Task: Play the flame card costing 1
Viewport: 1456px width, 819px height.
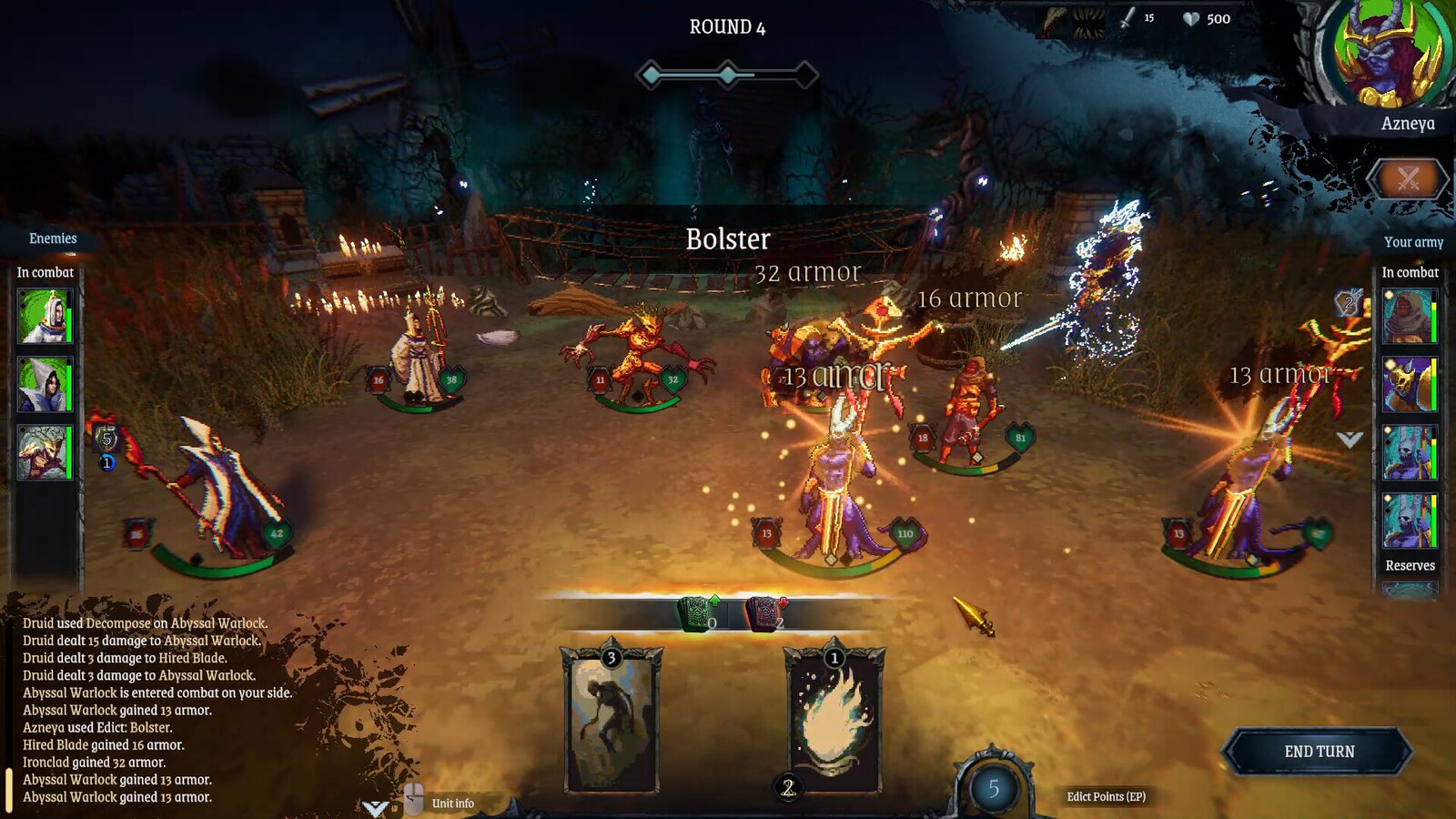Action: [833, 719]
